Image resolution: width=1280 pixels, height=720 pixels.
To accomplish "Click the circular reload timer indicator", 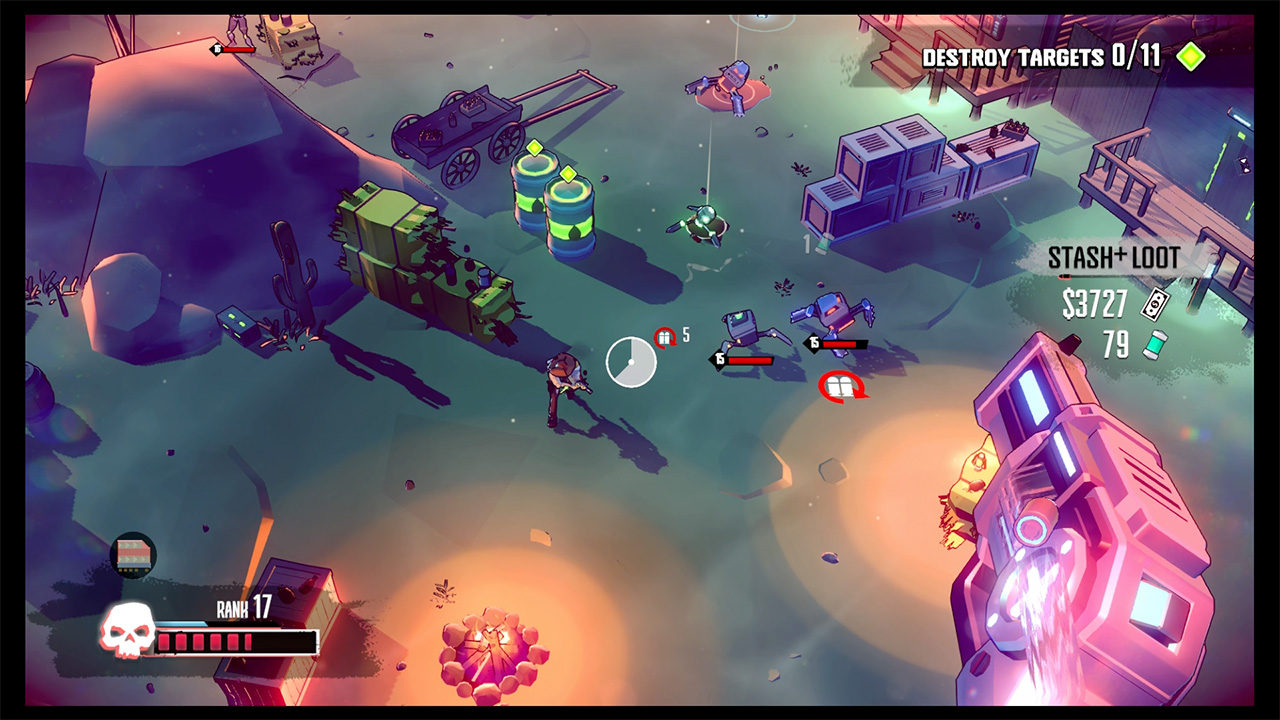I will pyautogui.click(x=630, y=362).
